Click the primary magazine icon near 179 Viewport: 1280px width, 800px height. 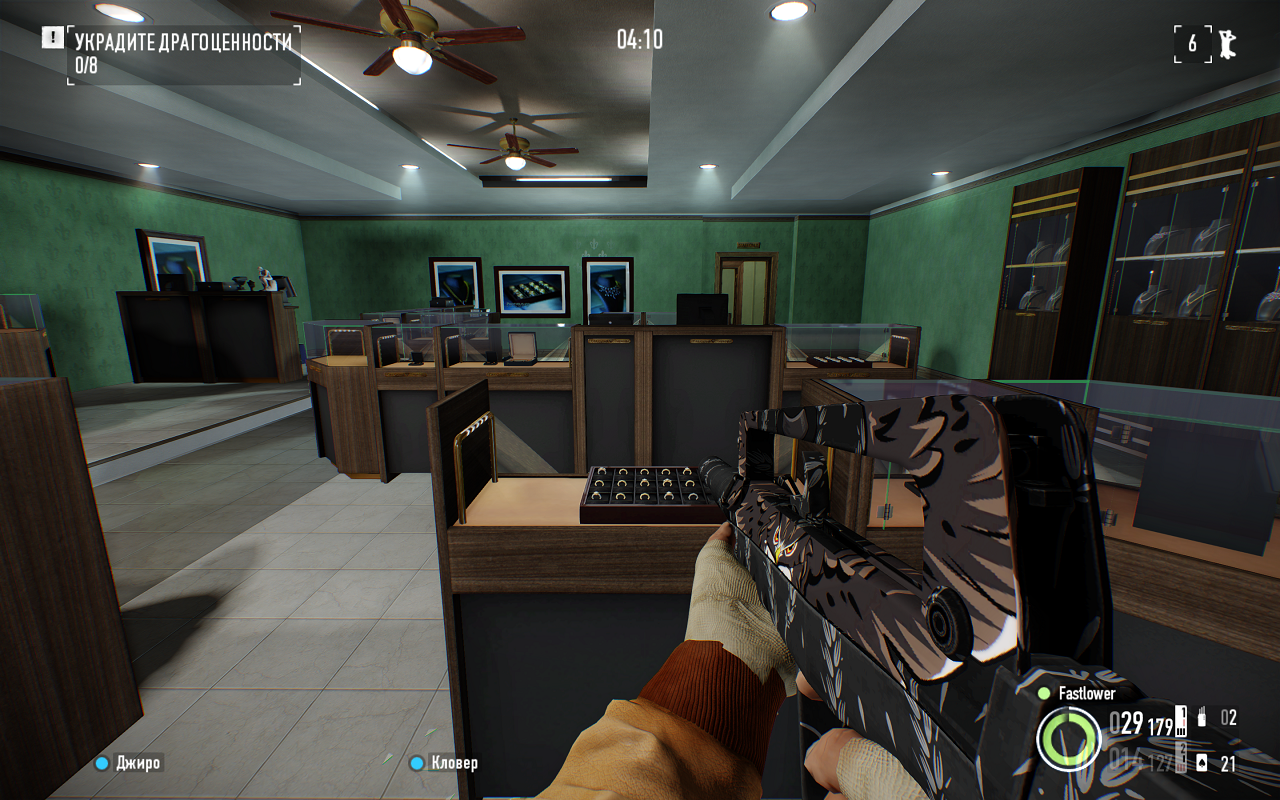1180,721
